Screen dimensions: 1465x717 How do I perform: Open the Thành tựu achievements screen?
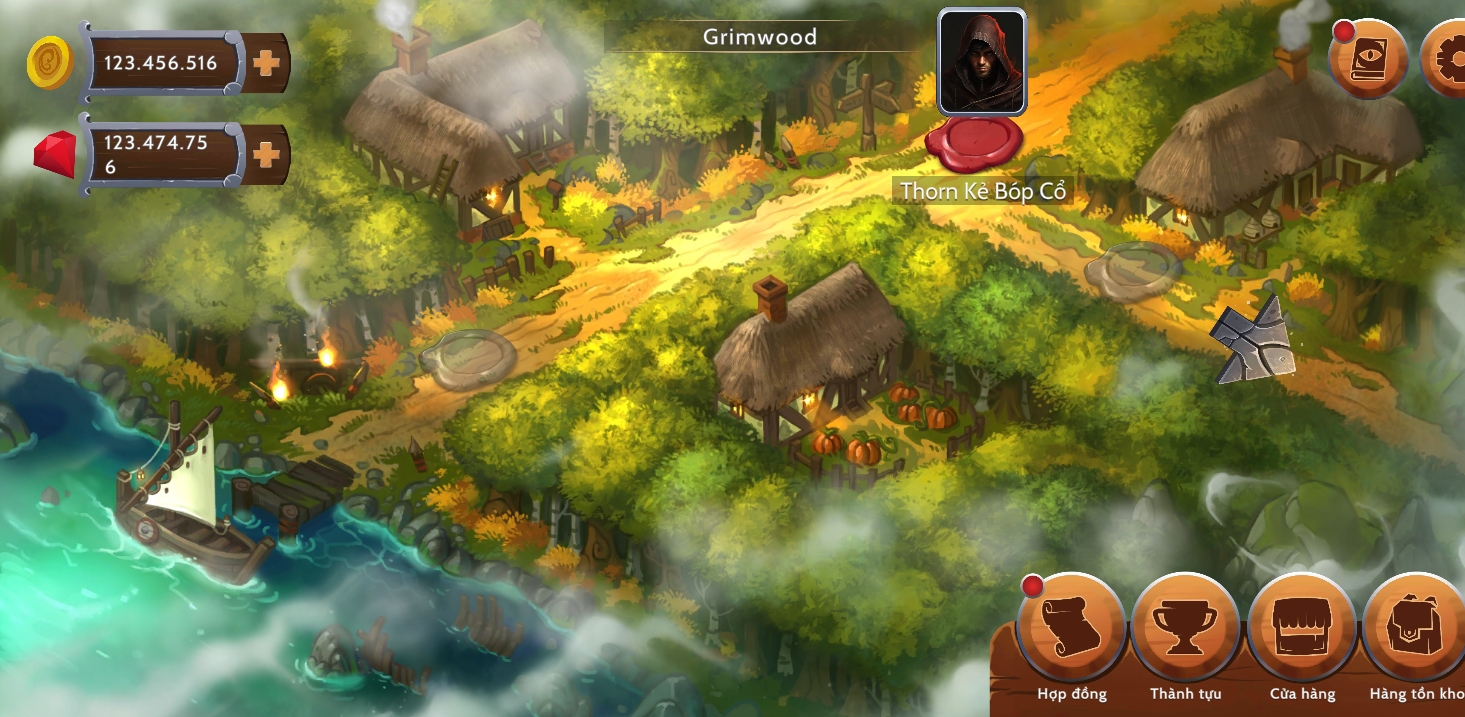[1185, 628]
